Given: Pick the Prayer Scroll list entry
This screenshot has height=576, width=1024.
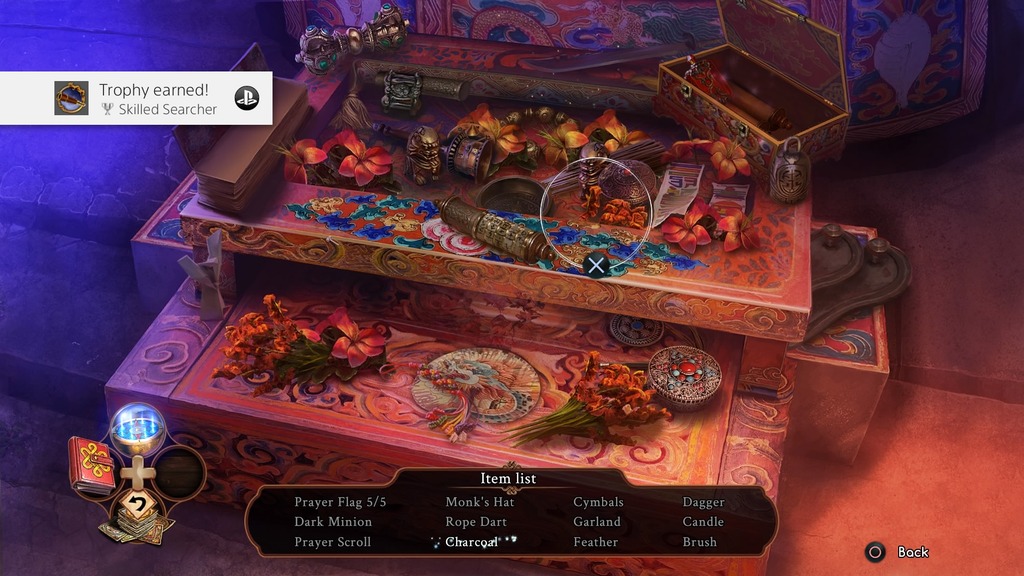Looking at the screenshot, I should pos(332,542).
